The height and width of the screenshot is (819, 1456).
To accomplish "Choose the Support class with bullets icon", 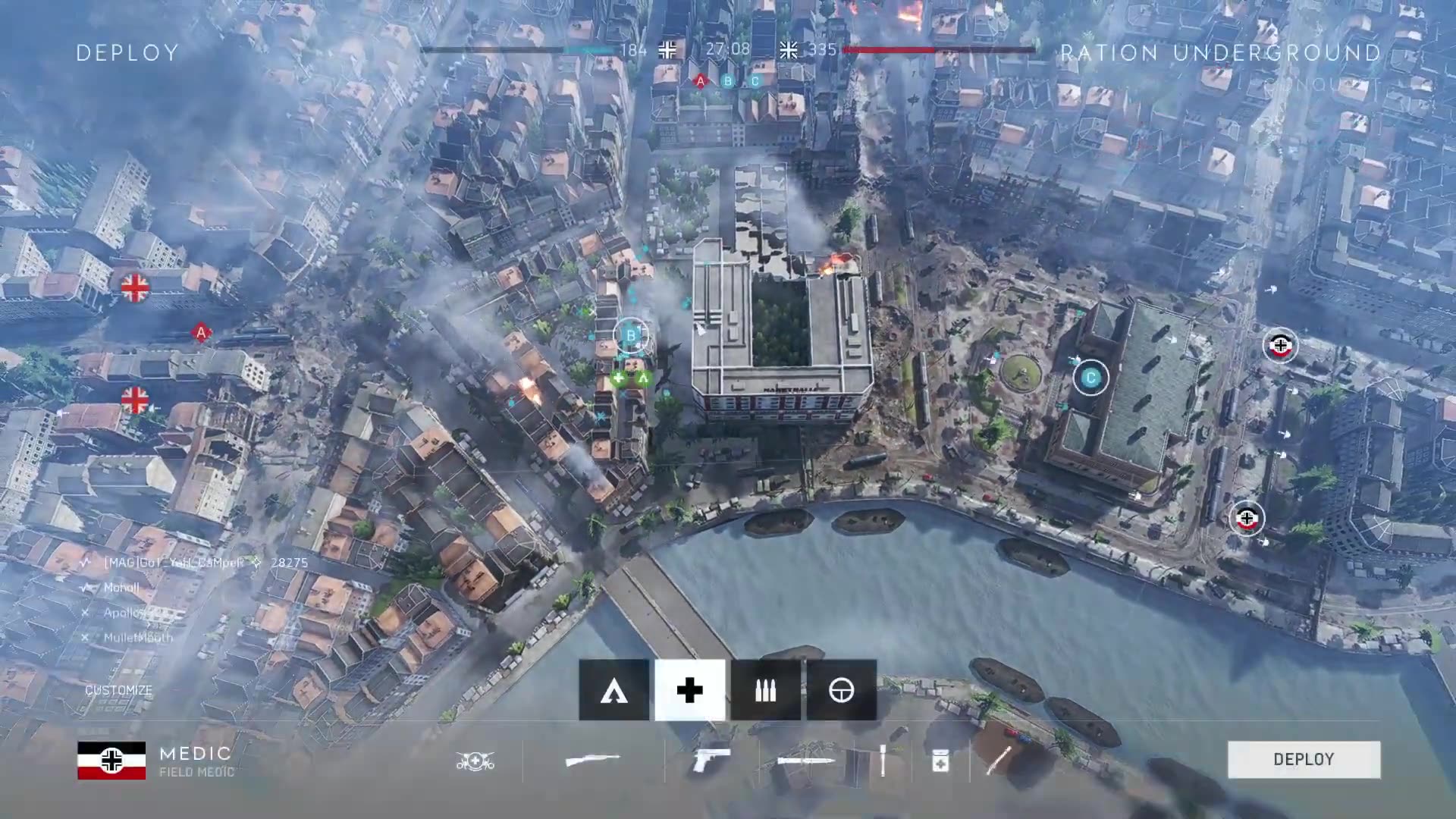I will (x=765, y=690).
